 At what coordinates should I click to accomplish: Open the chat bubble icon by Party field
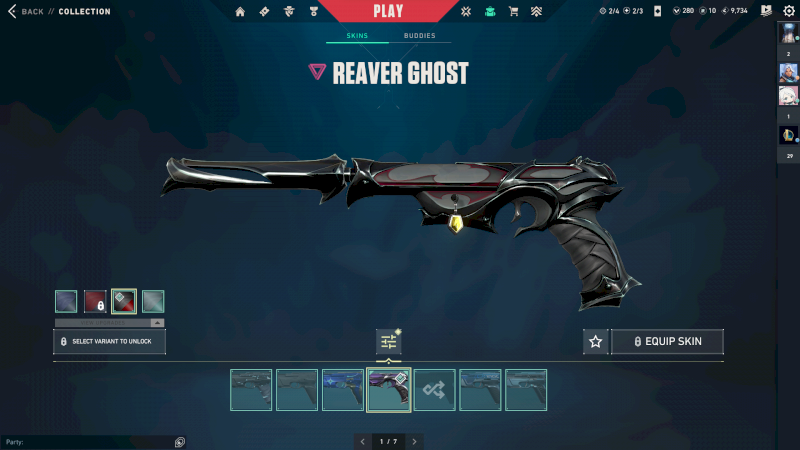click(x=180, y=442)
